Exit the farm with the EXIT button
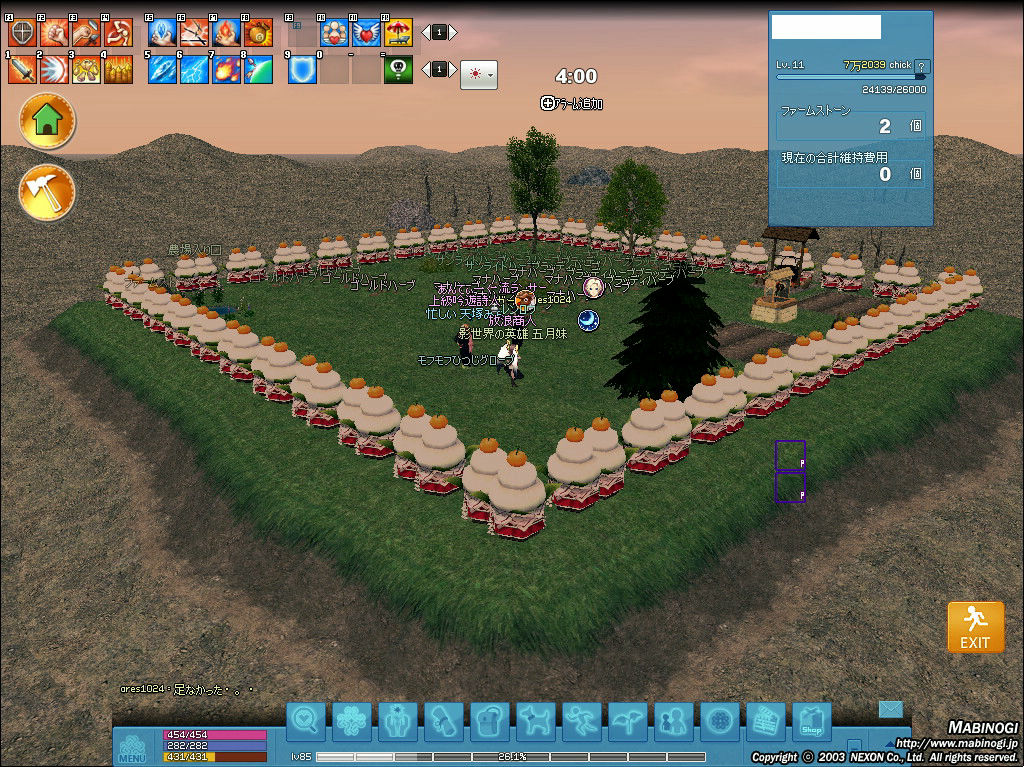Viewport: 1024px width, 767px height. (x=975, y=627)
